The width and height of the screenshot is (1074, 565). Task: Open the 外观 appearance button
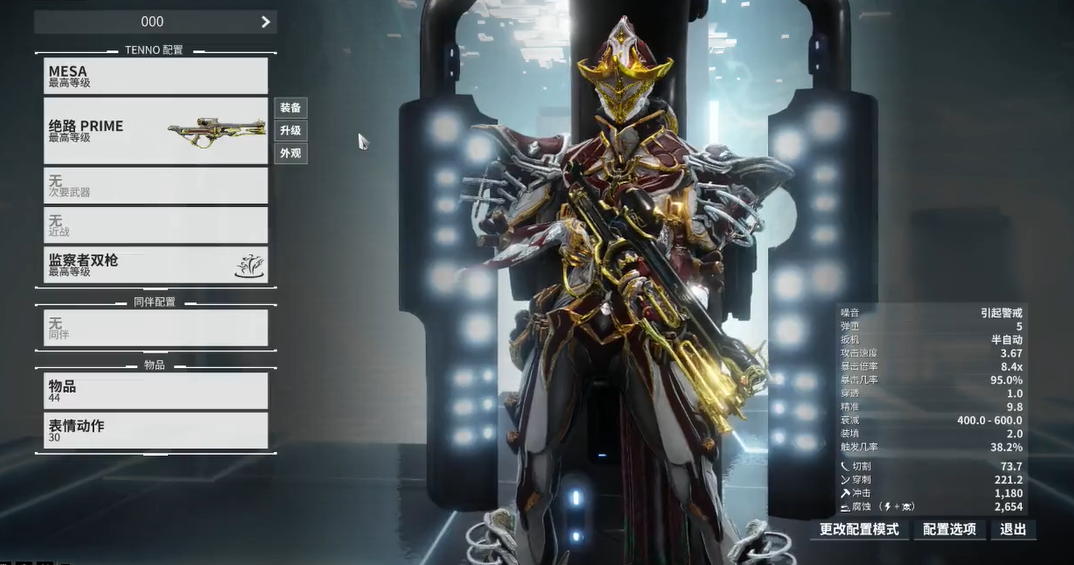291,154
